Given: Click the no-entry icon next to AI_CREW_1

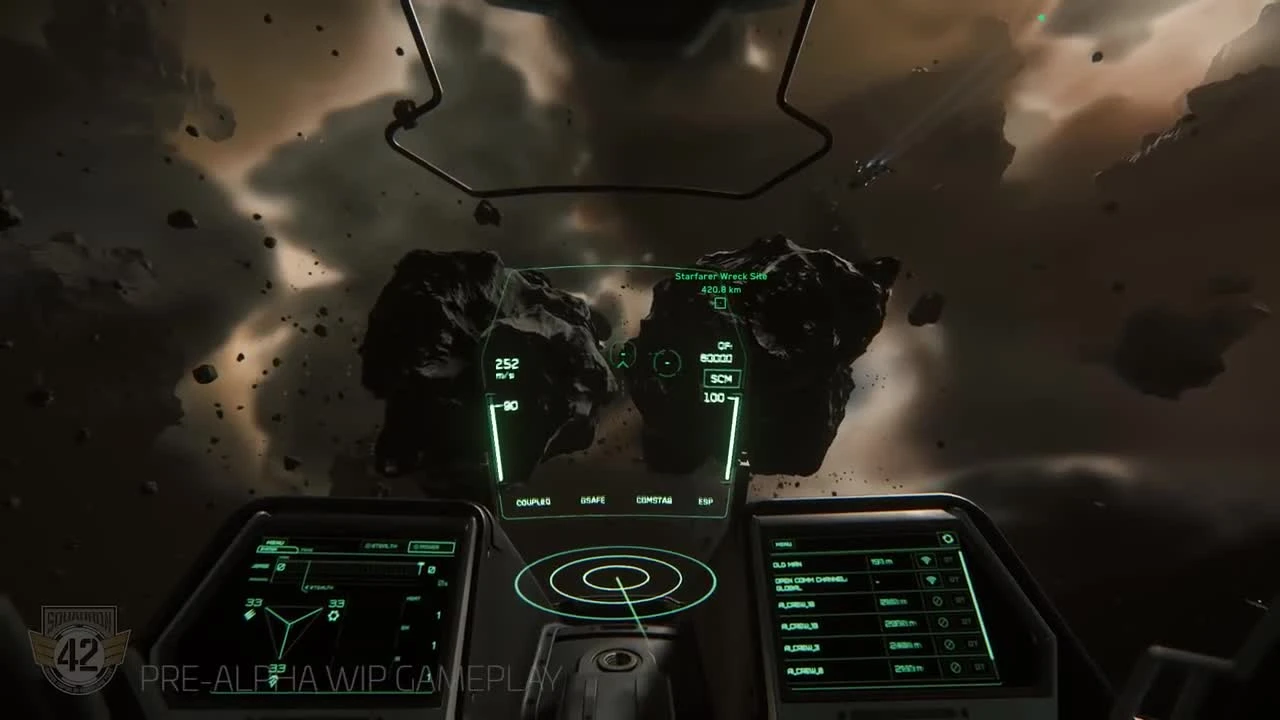Looking at the screenshot, I should (937, 602).
